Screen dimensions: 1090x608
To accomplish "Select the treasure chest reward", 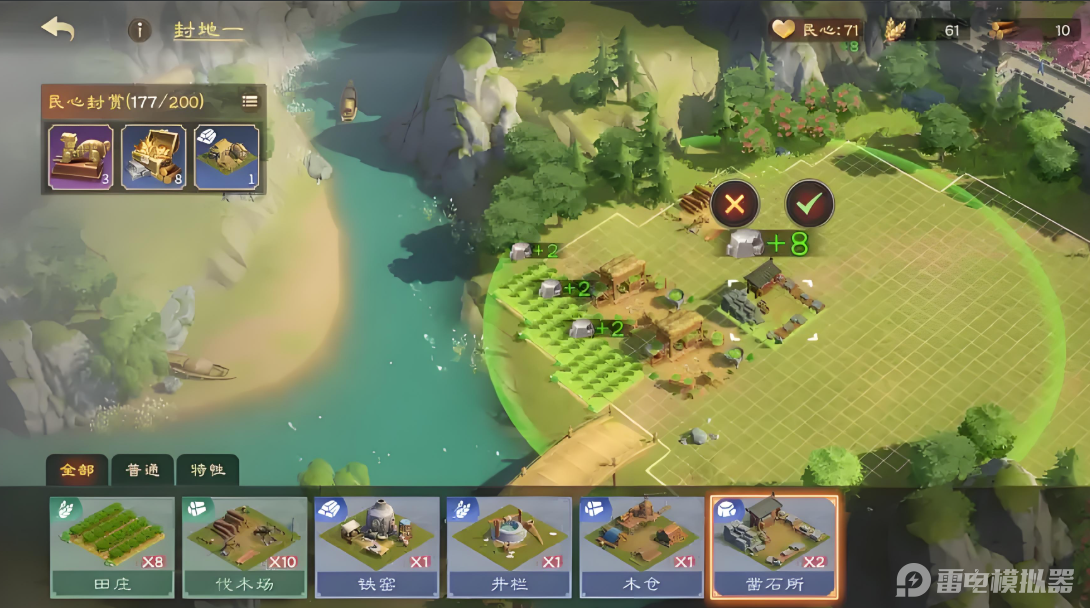I will (154, 156).
